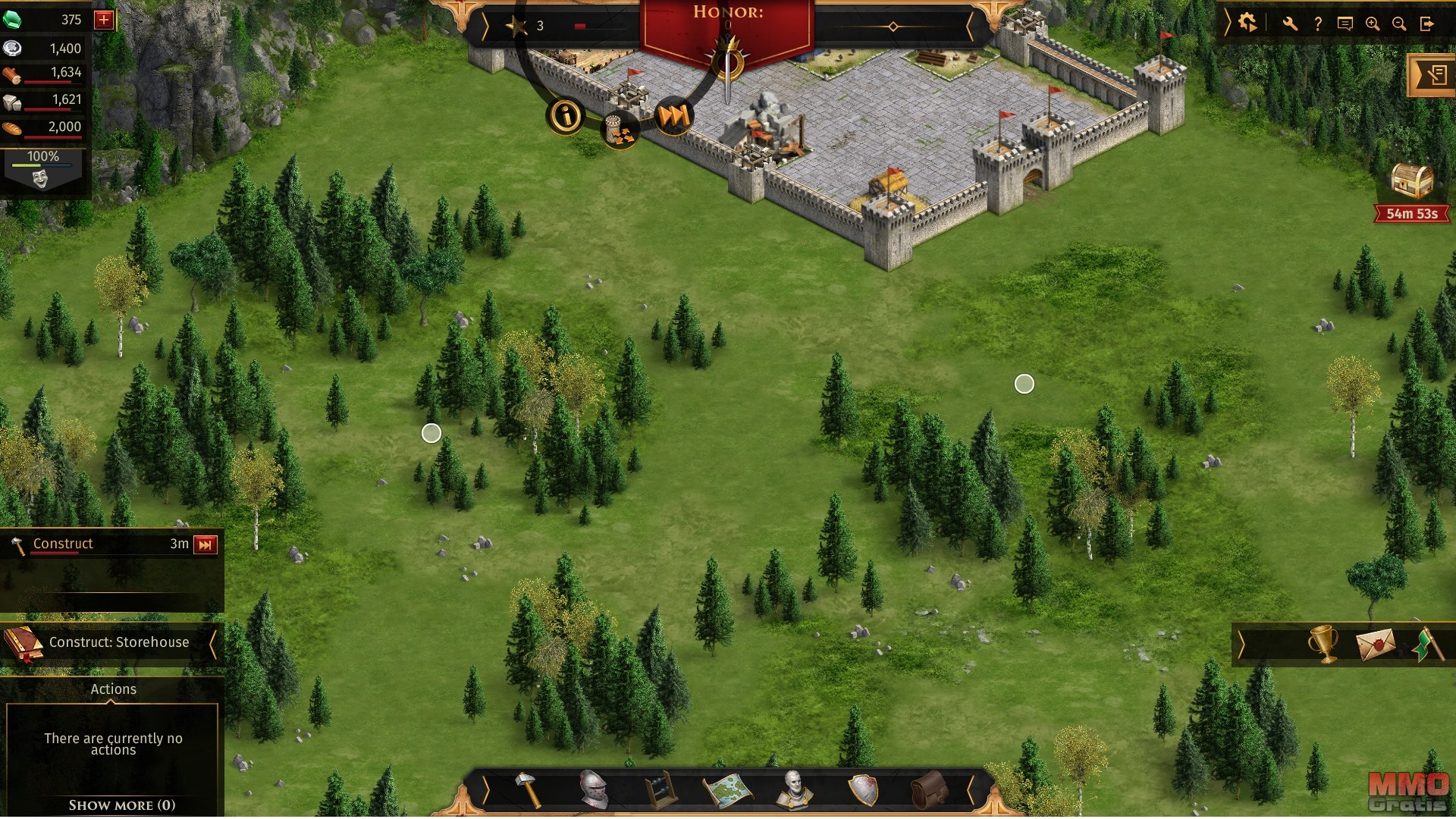Click Show More actions
Image resolution: width=1456 pixels, height=819 pixels.
tap(122, 805)
